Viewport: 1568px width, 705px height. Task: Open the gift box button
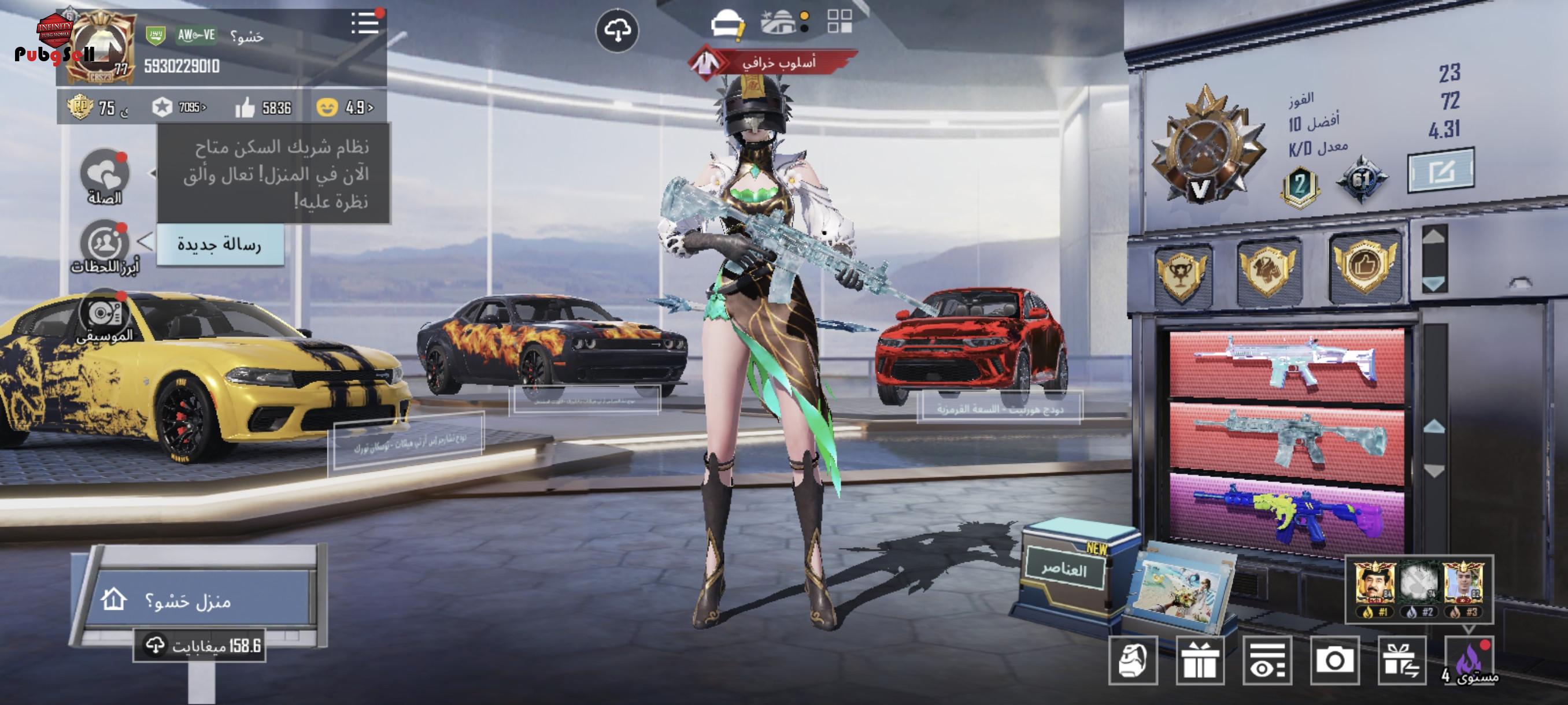coord(1200,661)
